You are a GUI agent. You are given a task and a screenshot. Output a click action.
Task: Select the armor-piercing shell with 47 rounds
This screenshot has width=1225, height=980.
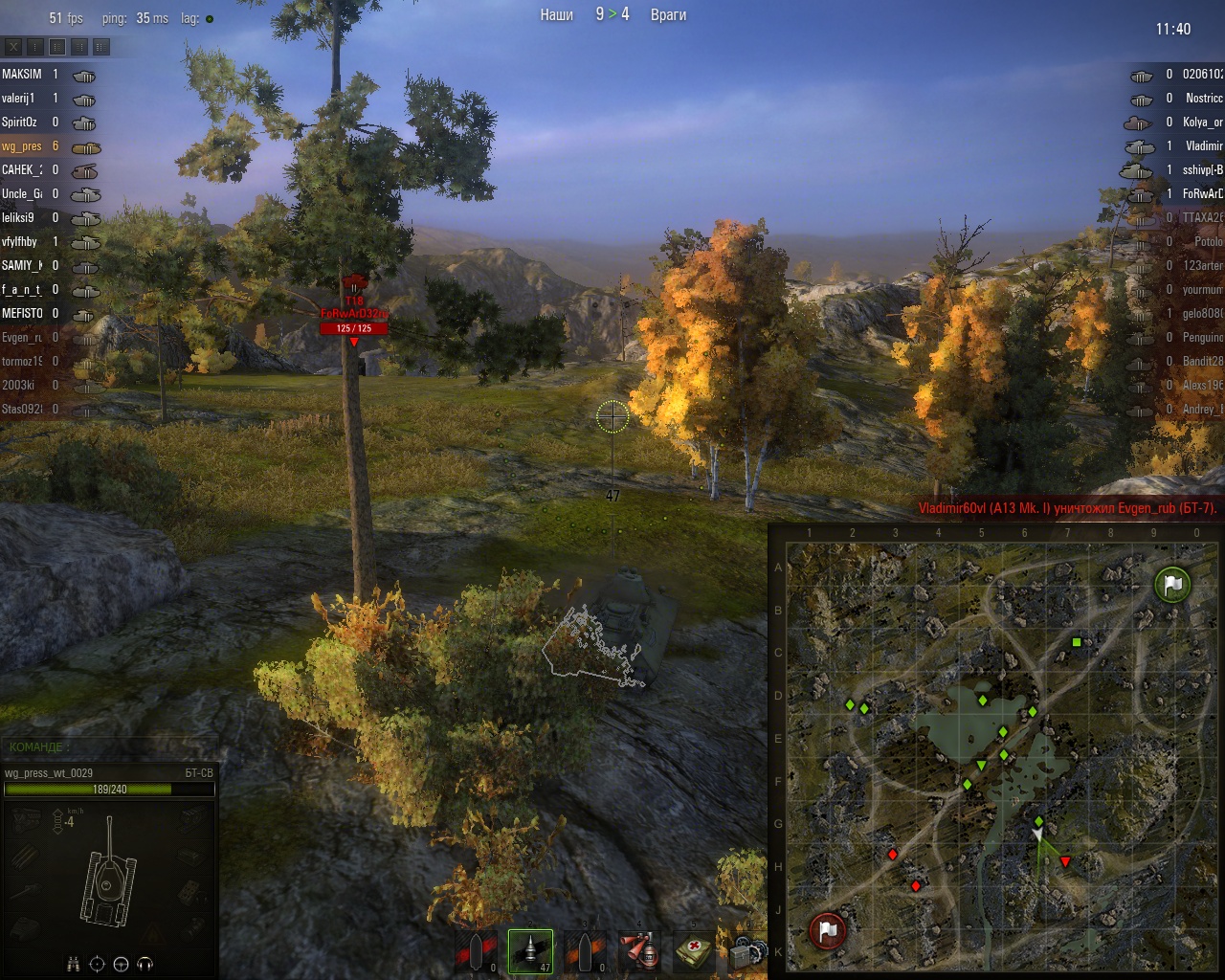pyautogui.click(x=530, y=951)
